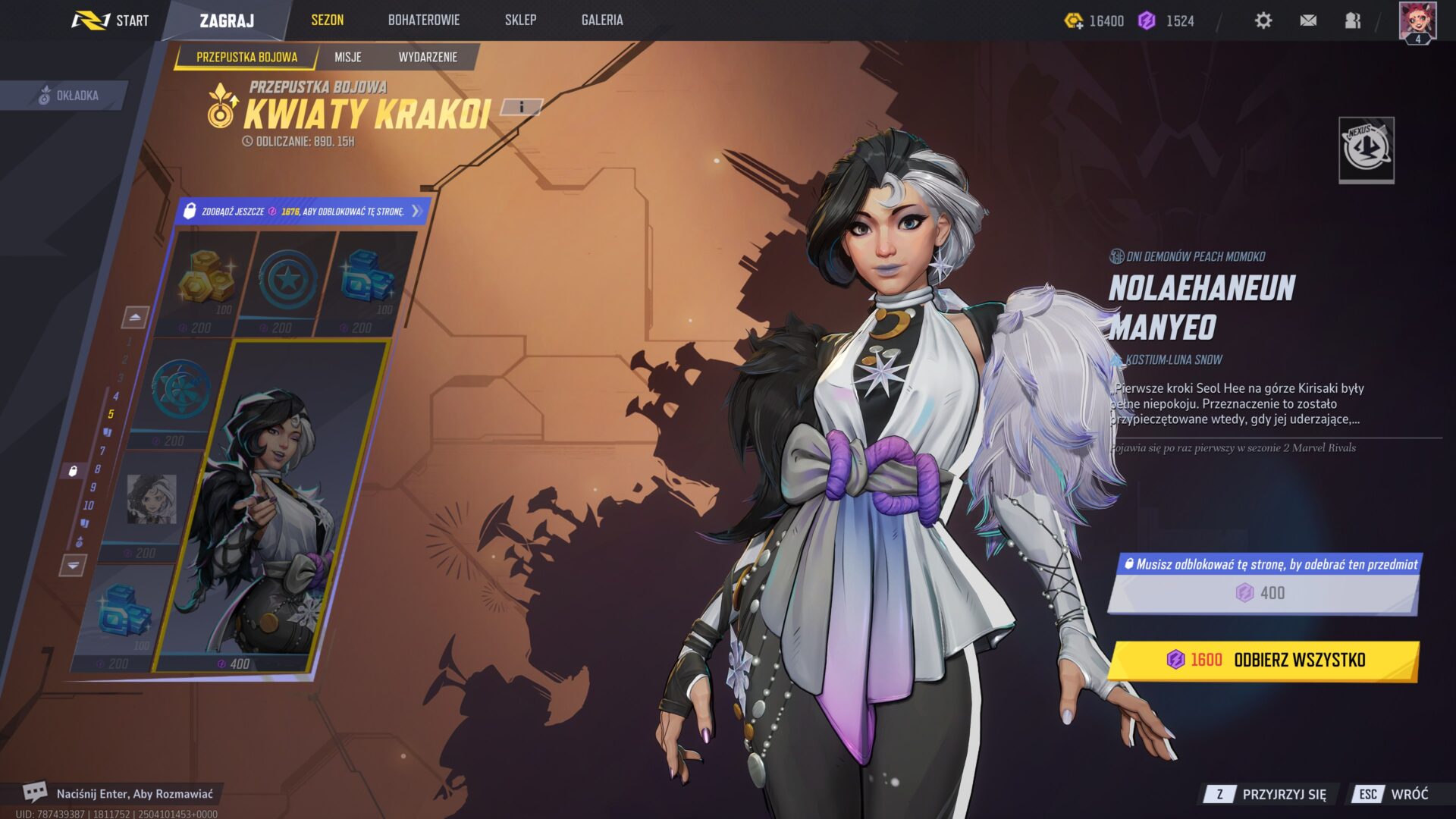1456x819 pixels.
Task: Open the START home menu
Action: coord(111,20)
